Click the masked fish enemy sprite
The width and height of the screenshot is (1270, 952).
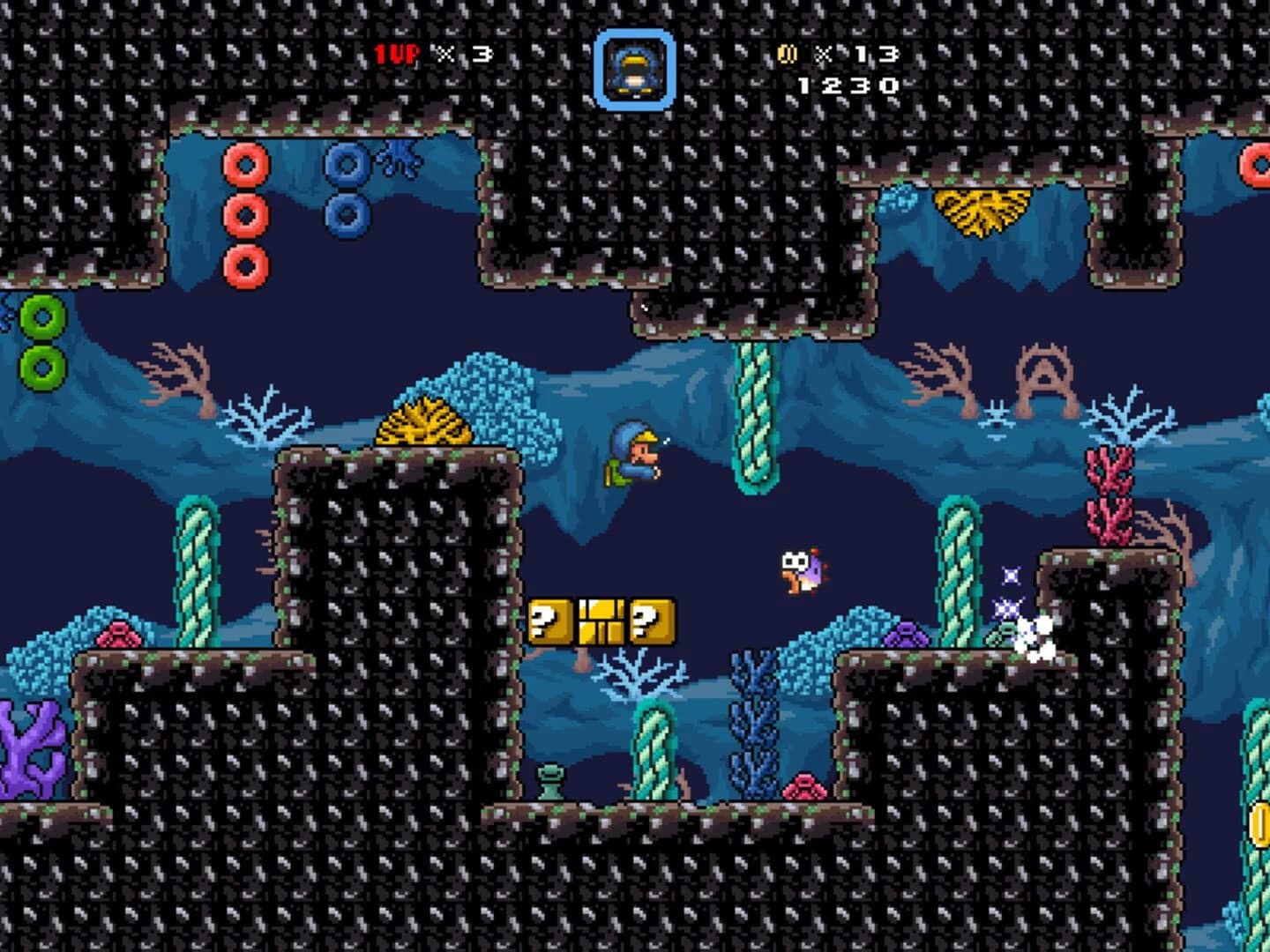coord(803,573)
